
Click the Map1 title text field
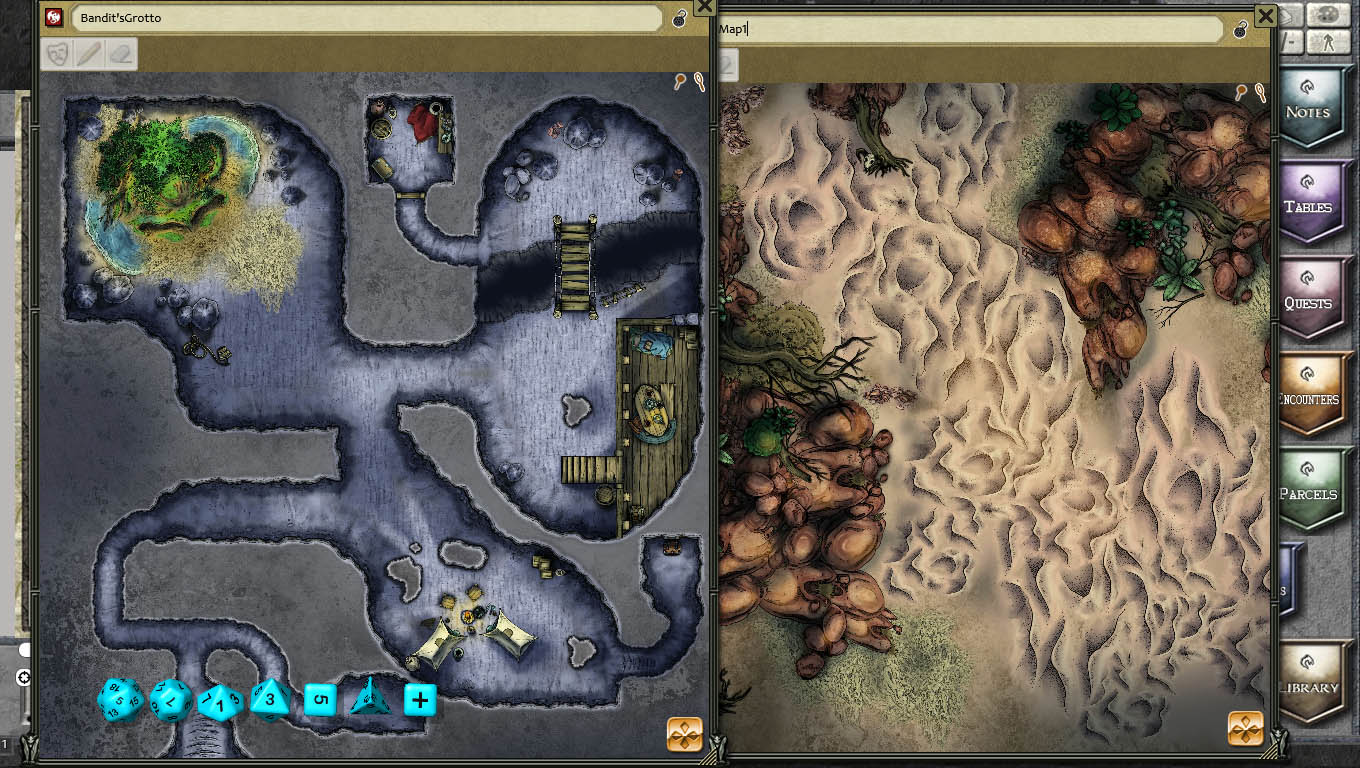coord(970,28)
